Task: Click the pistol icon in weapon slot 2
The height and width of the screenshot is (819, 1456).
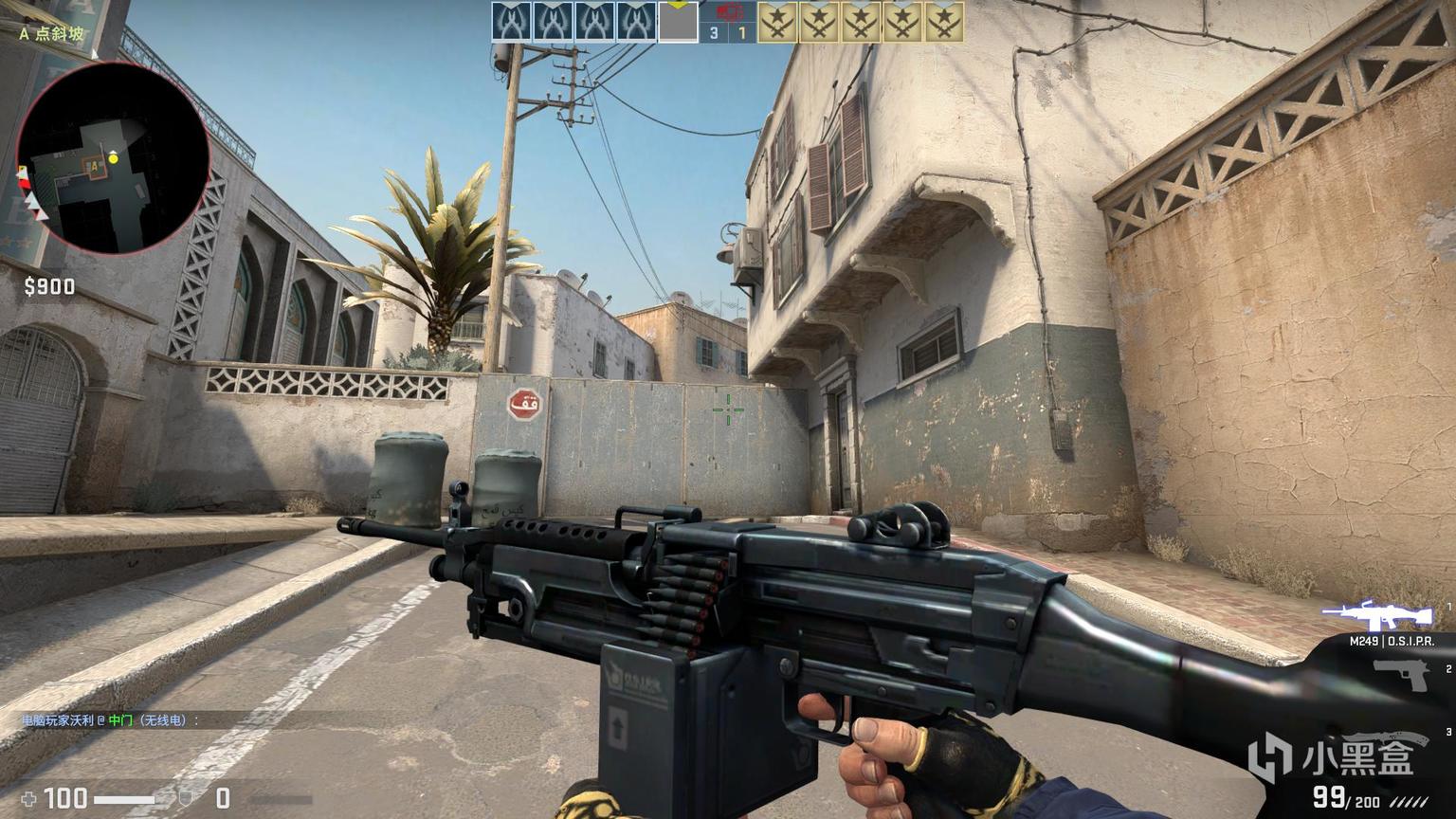Action: (x=1402, y=674)
